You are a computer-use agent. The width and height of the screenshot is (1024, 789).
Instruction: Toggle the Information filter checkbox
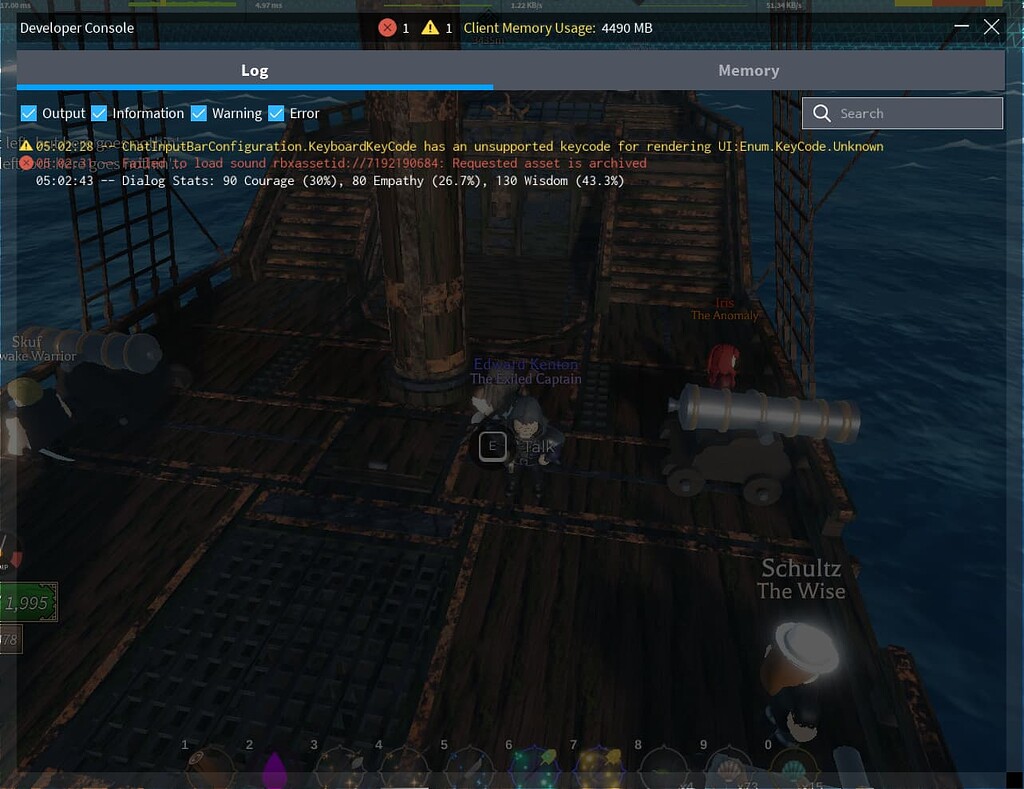[x=99, y=114]
